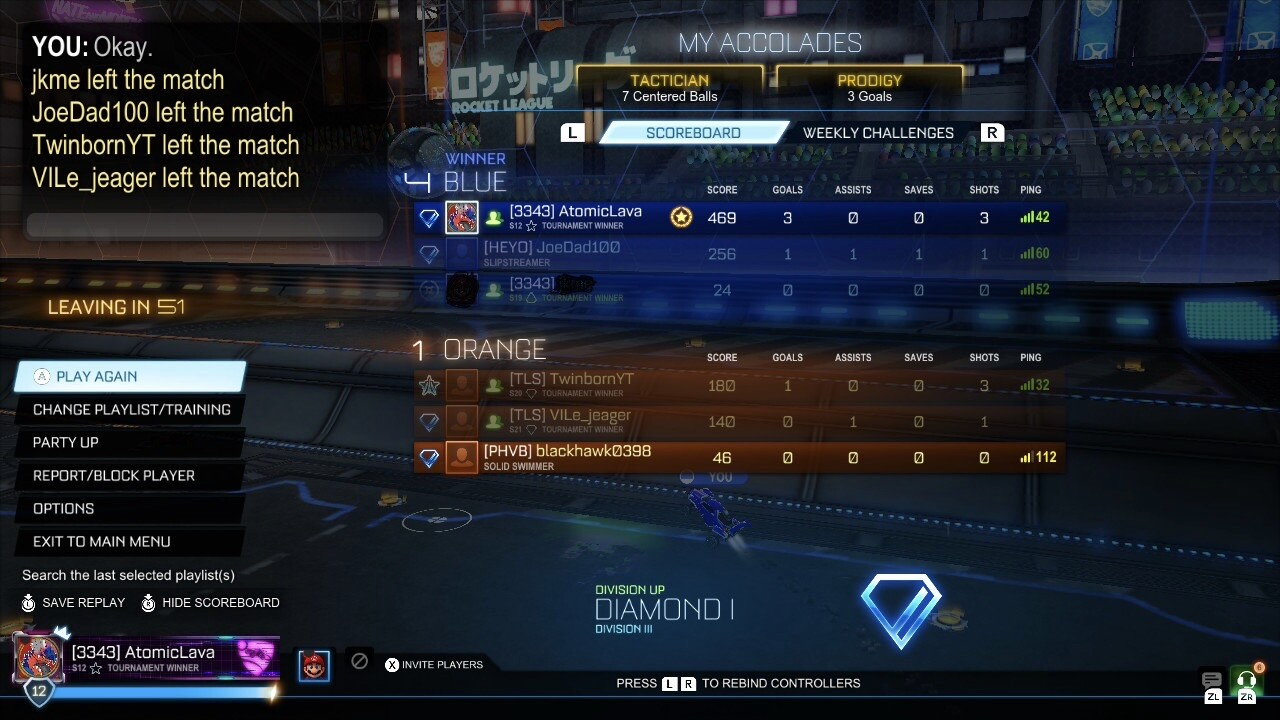Click the Play Again button
Screen dimensions: 1280x720
point(130,376)
